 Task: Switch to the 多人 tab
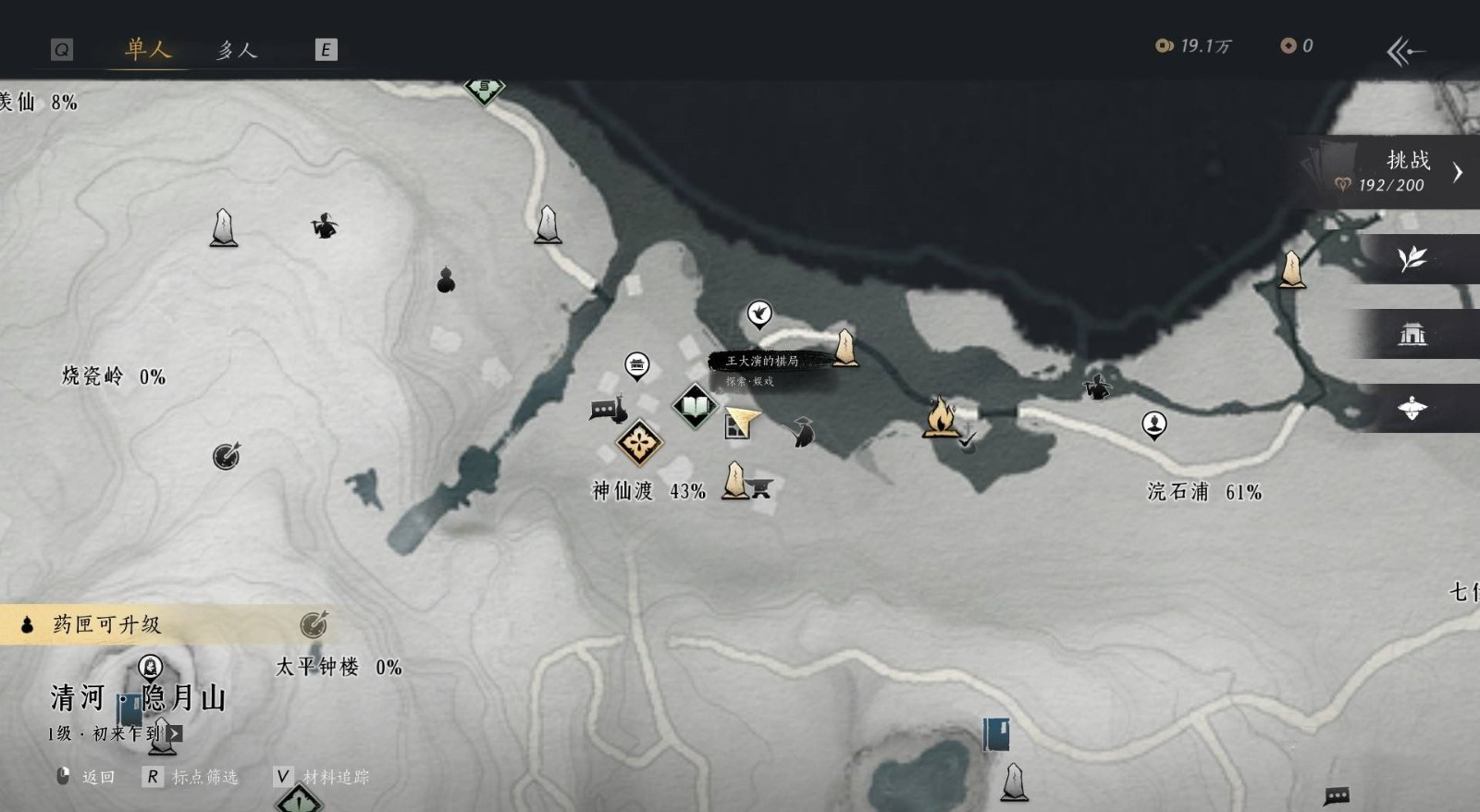236,50
